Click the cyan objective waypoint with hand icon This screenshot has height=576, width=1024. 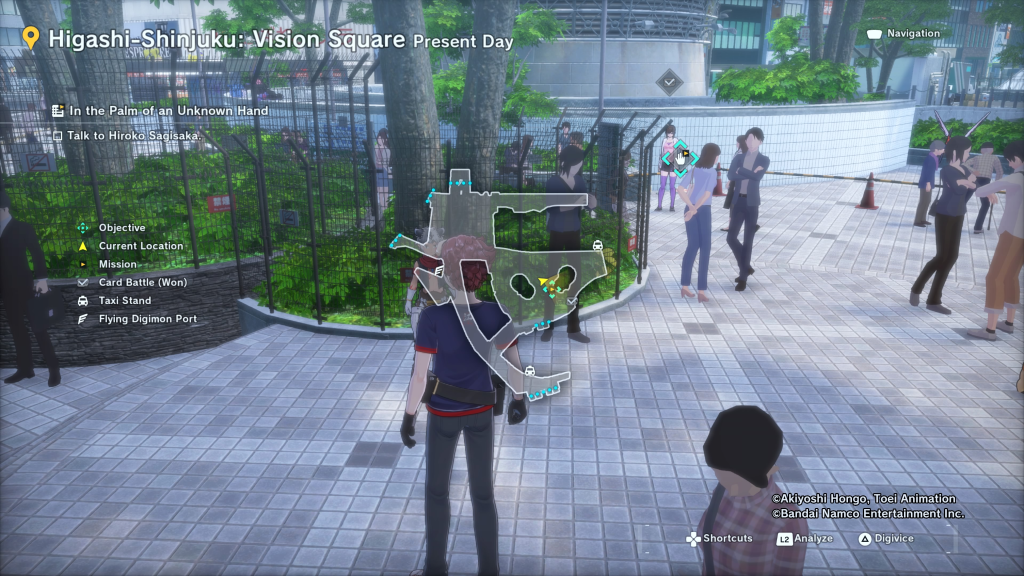tap(680, 157)
